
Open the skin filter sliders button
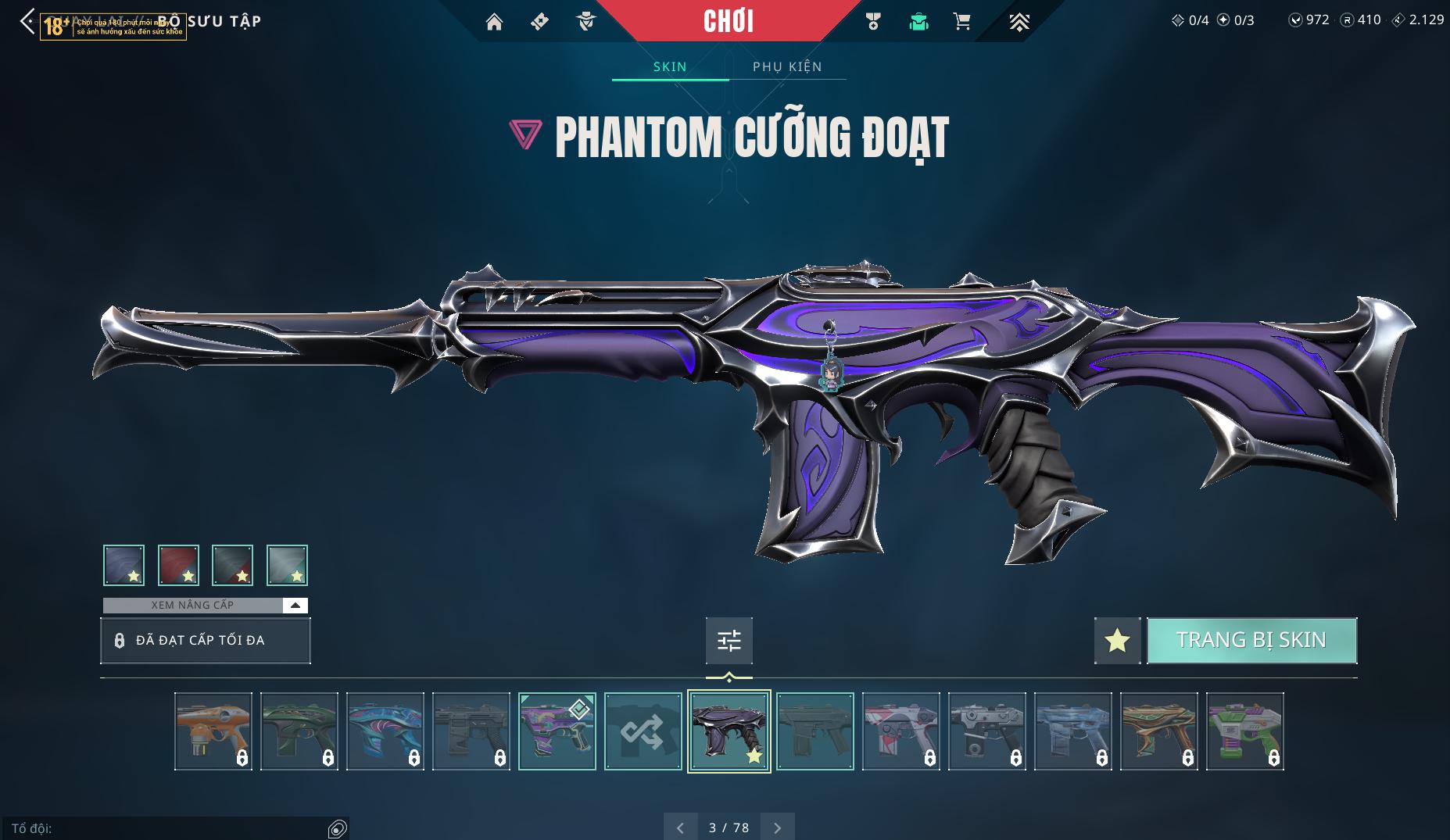coord(729,641)
